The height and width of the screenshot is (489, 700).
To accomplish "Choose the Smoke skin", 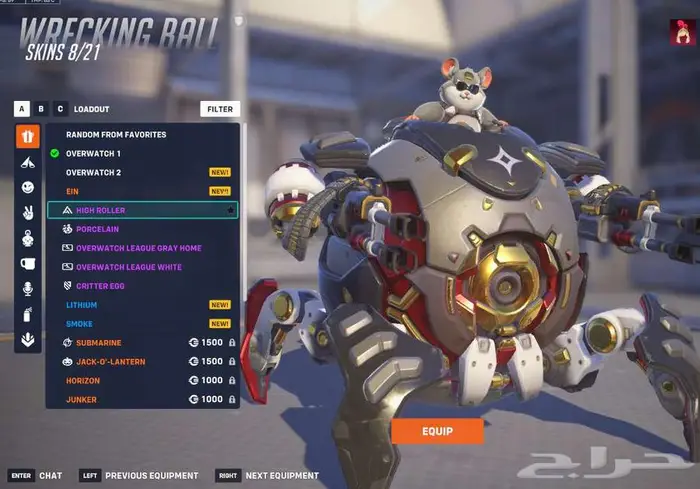I will [79, 324].
